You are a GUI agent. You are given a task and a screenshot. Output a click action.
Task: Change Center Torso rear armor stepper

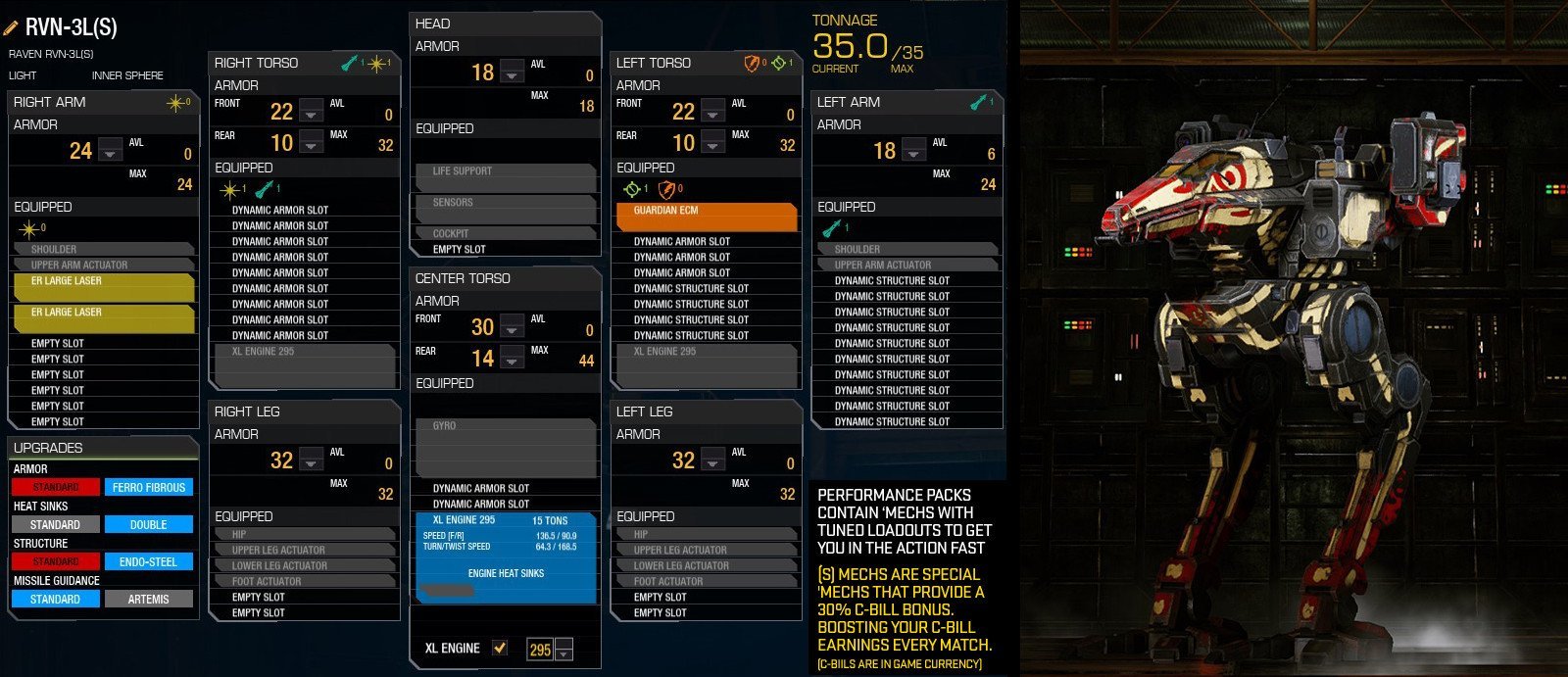(512, 359)
